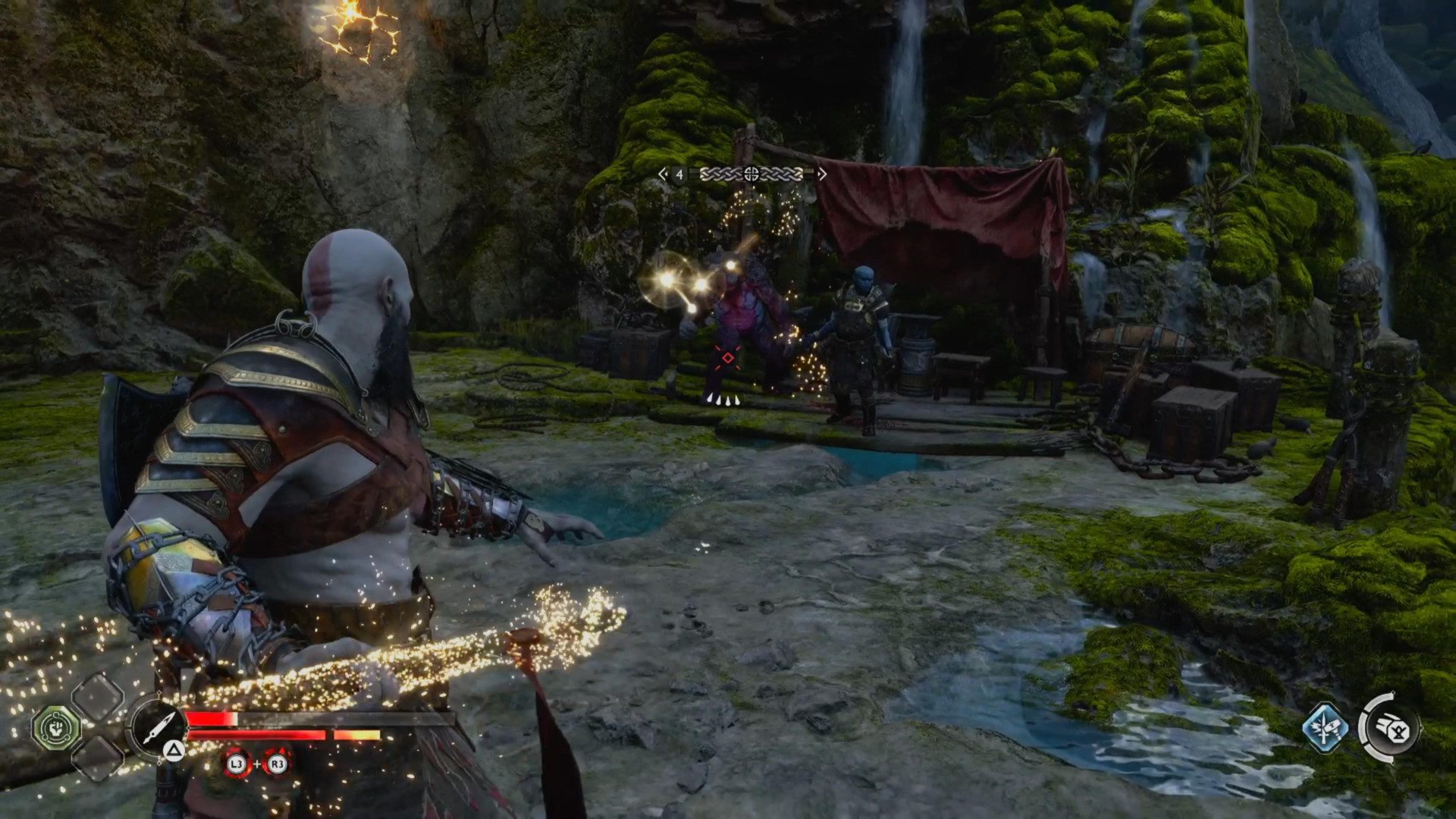Click the plus sign between L3 and R3
1456x819 pixels.
[257, 764]
